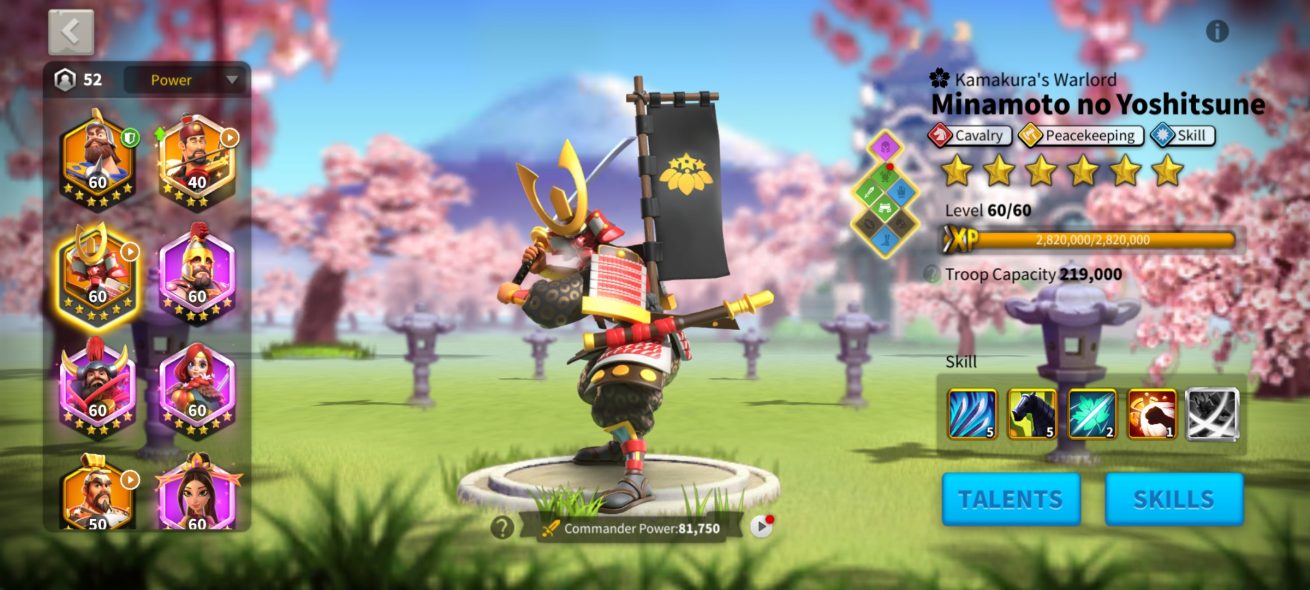
Task: Open the SKILLS screen
Action: [x=1174, y=499]
